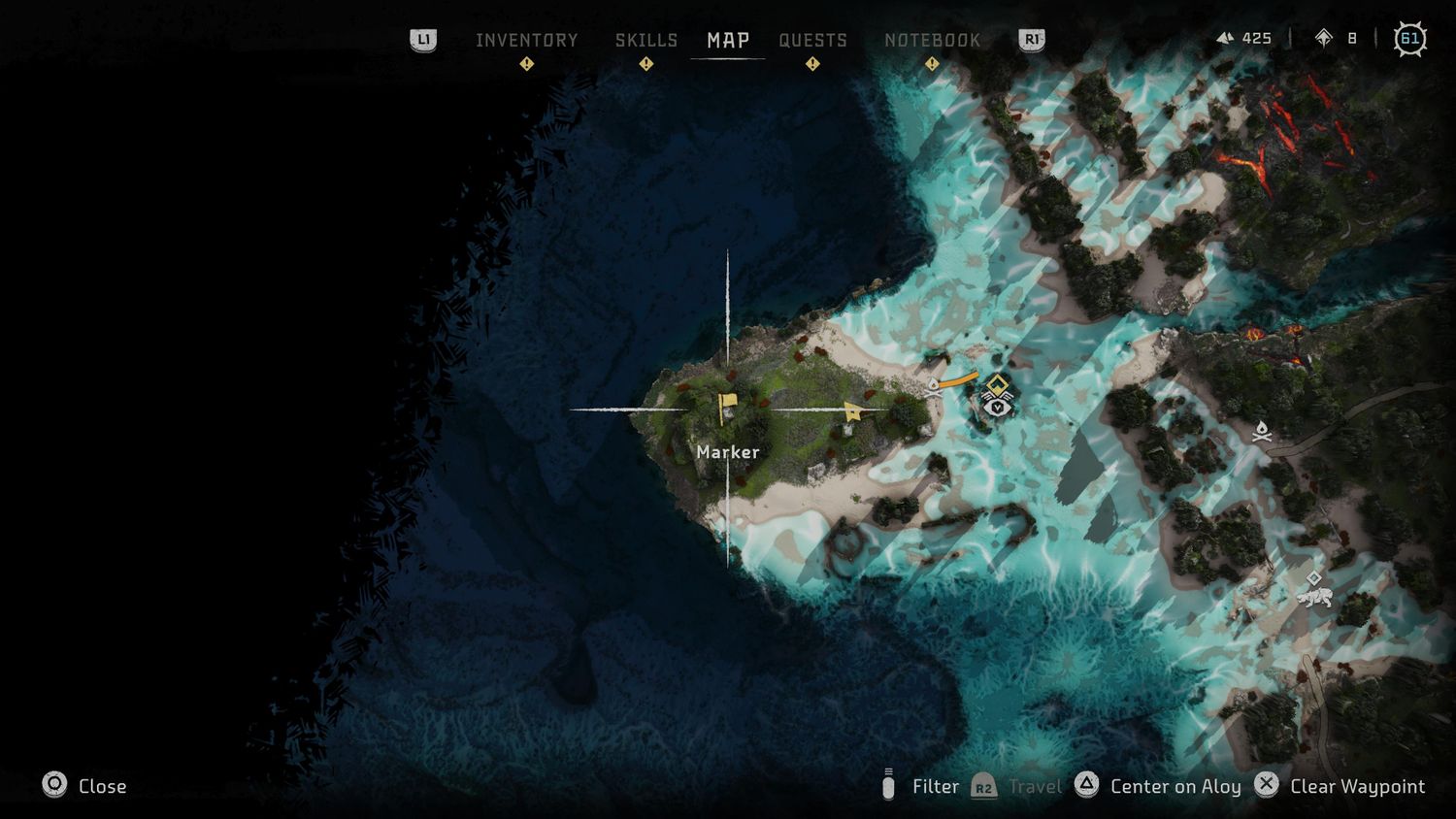This screenshot has width=1456, height=819.
Task: Click Aloy's yellow arrow position marker
Action: [853, 411]
